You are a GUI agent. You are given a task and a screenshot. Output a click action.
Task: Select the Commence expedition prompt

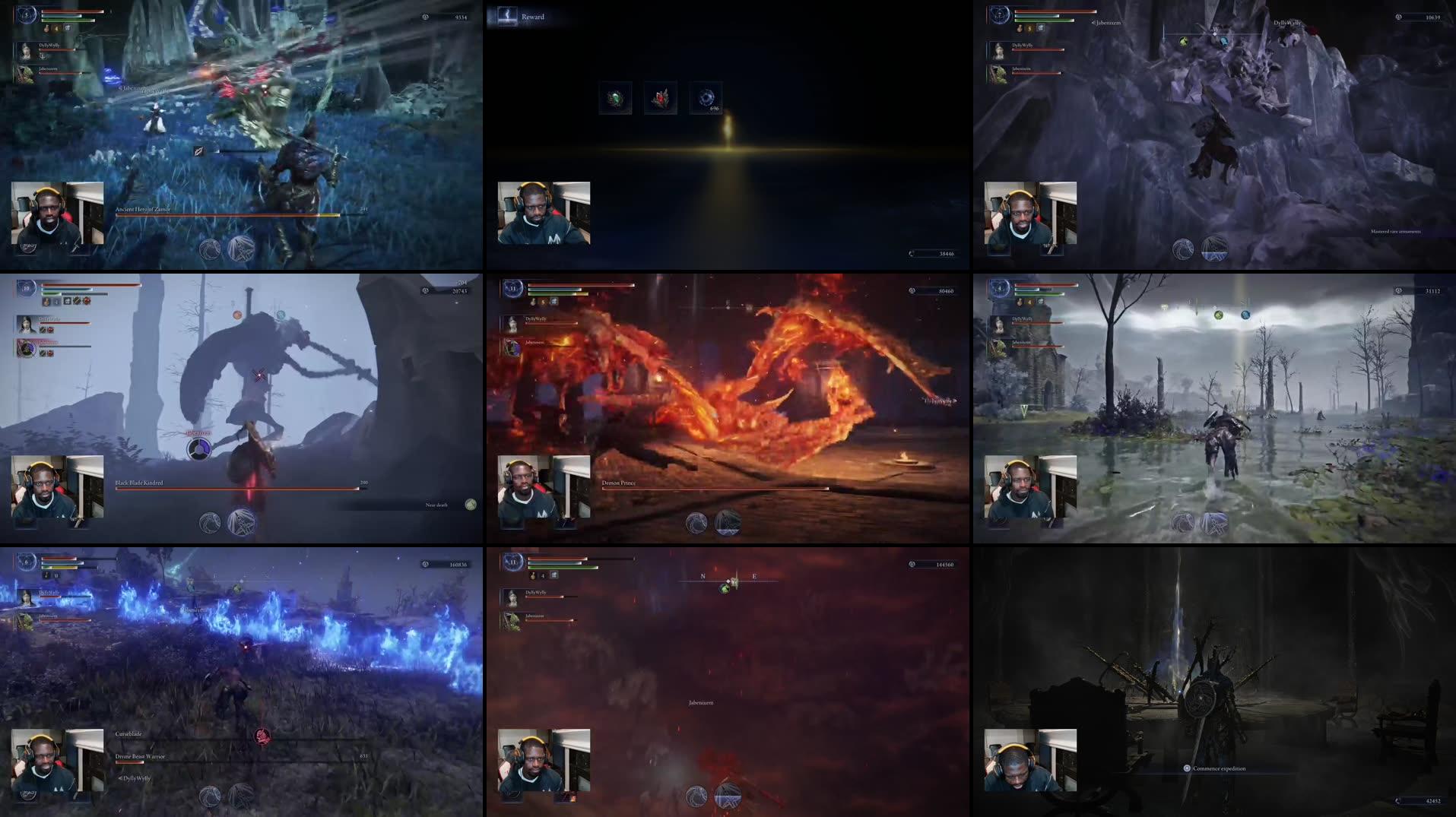click(1214, 768)
